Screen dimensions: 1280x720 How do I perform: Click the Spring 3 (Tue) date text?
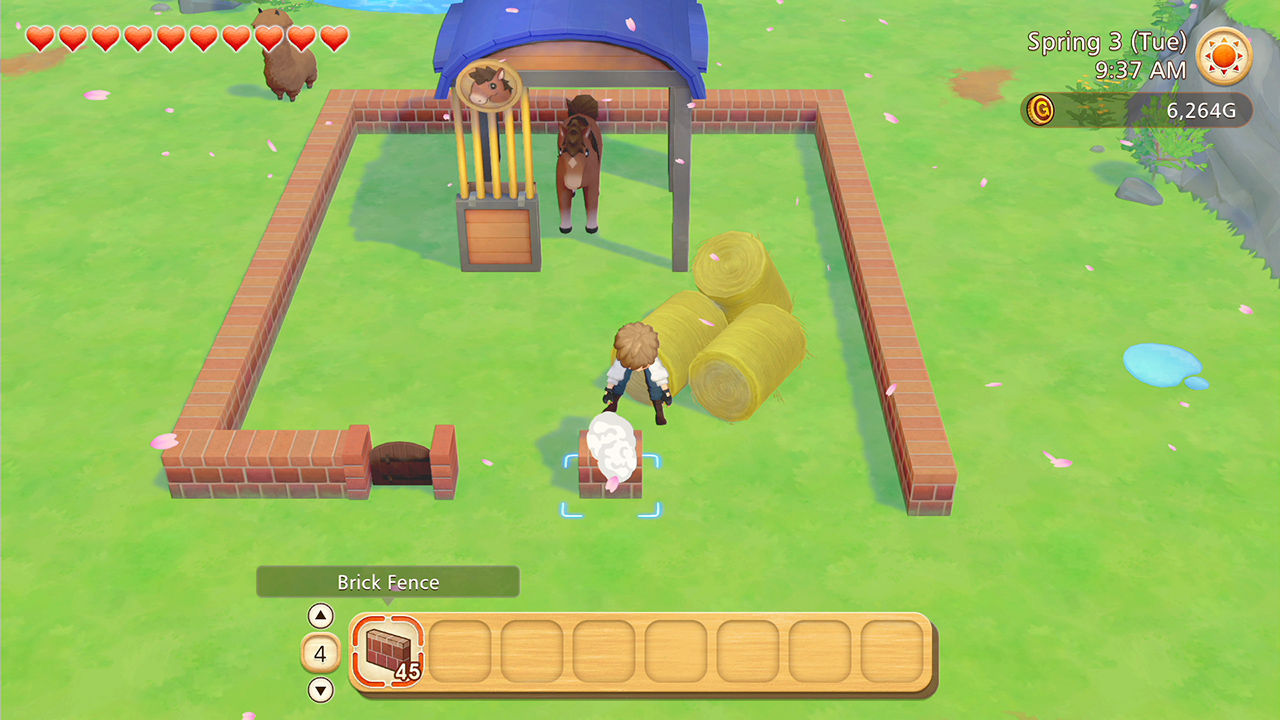[1105, 42]
